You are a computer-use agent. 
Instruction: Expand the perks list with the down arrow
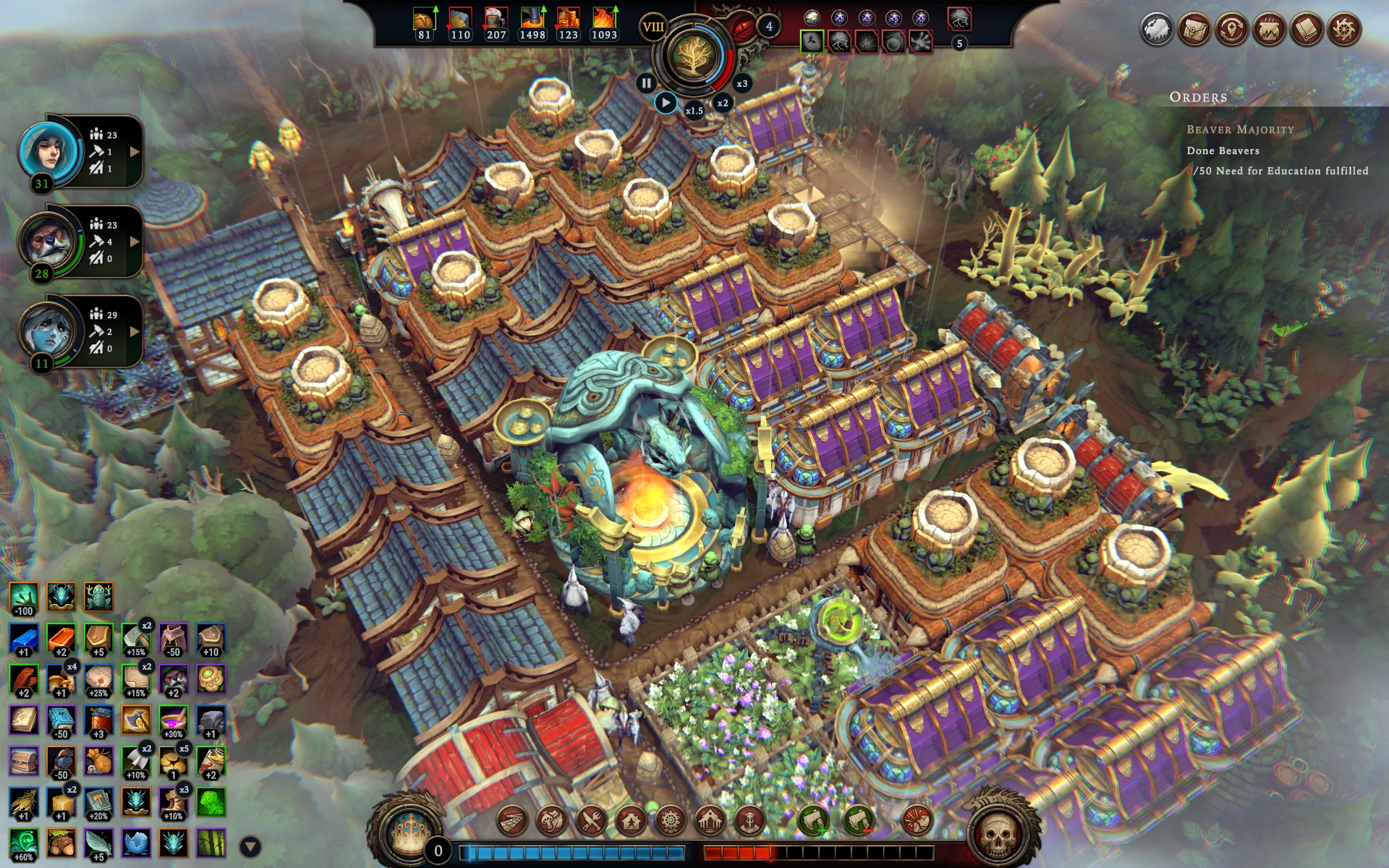(x=250, y=846)
